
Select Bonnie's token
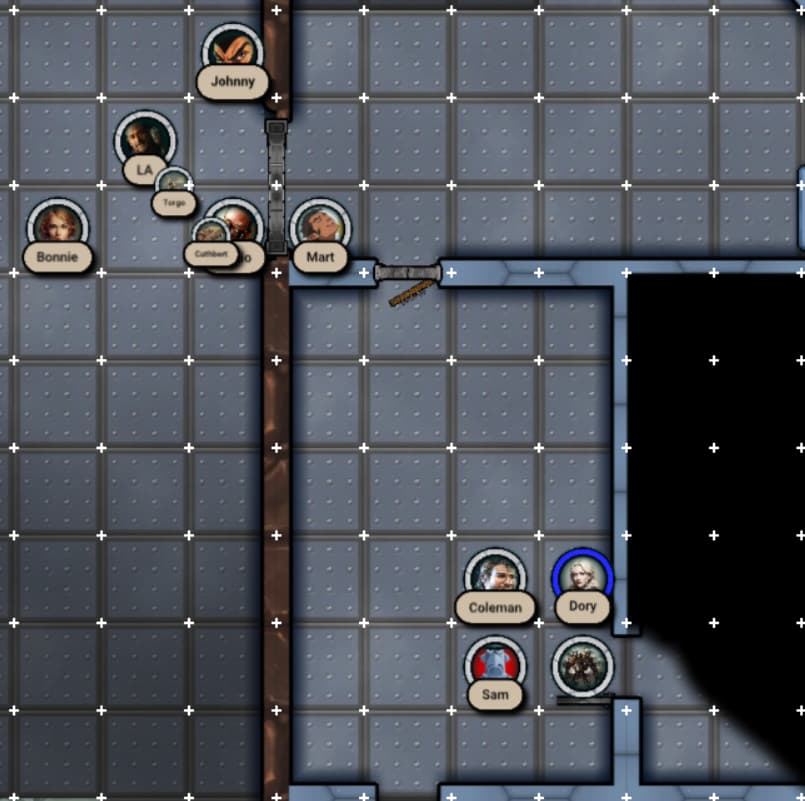[x=57, y=227]
